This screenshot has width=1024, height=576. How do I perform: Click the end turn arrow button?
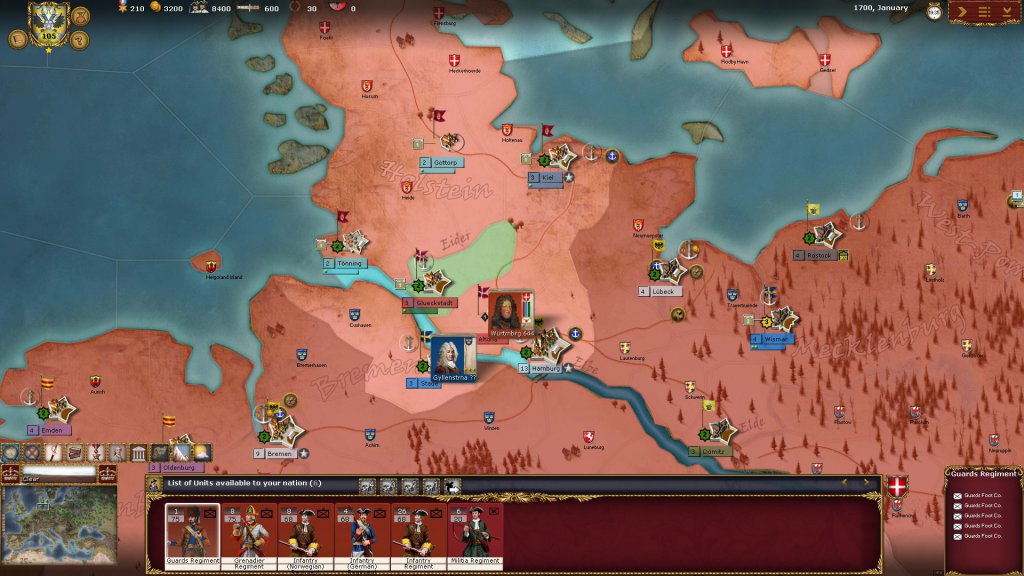(x=961, y=11)
